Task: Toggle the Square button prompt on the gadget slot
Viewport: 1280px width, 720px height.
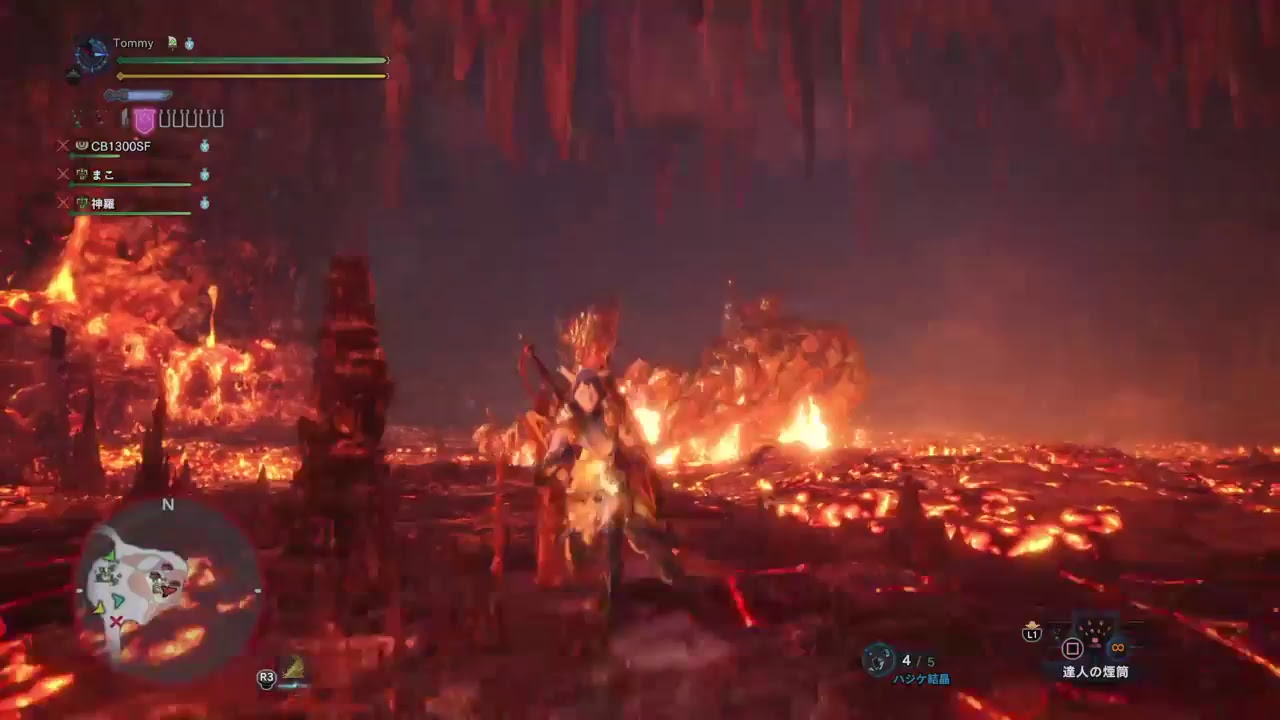Action: (x=1073, y=648)
